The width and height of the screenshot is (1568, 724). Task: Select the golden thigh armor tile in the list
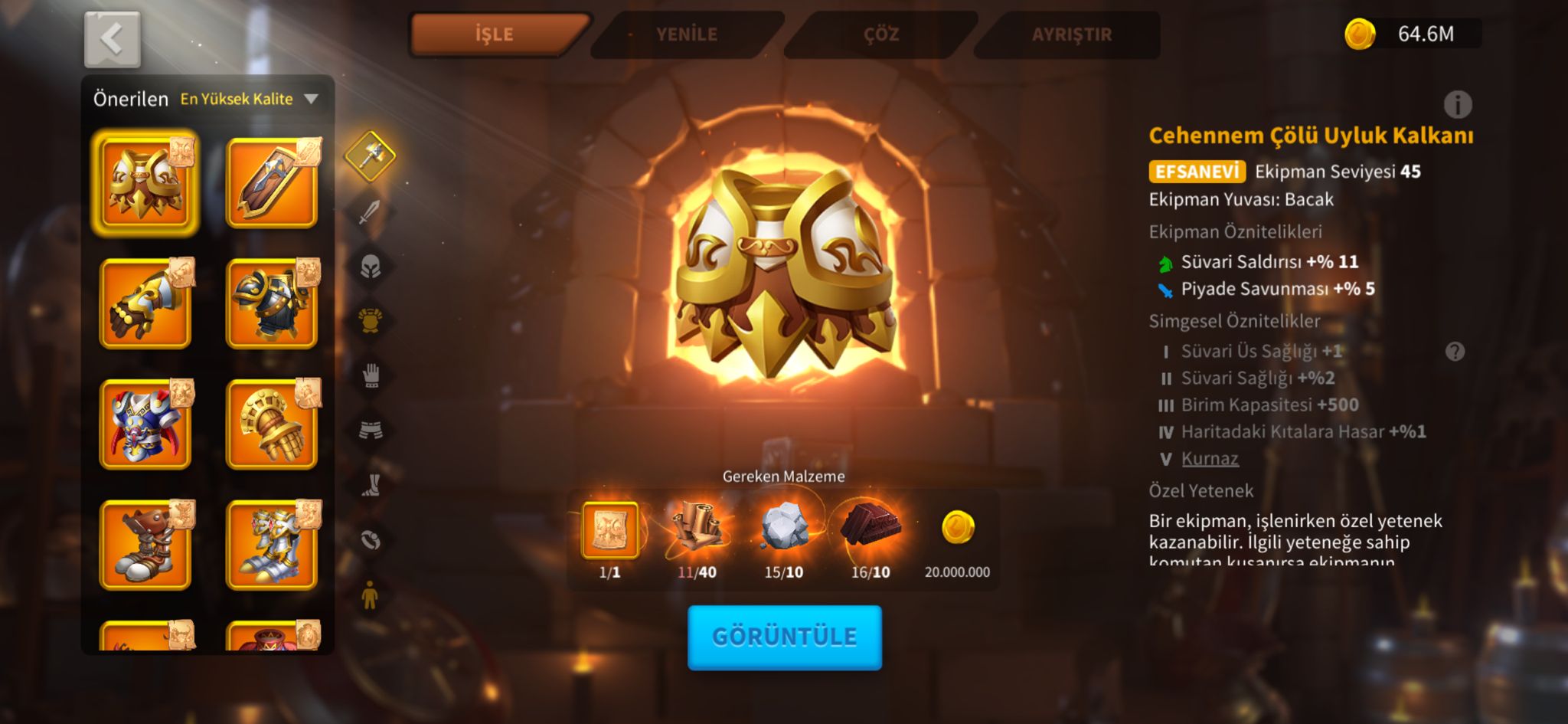coord(145,184)
